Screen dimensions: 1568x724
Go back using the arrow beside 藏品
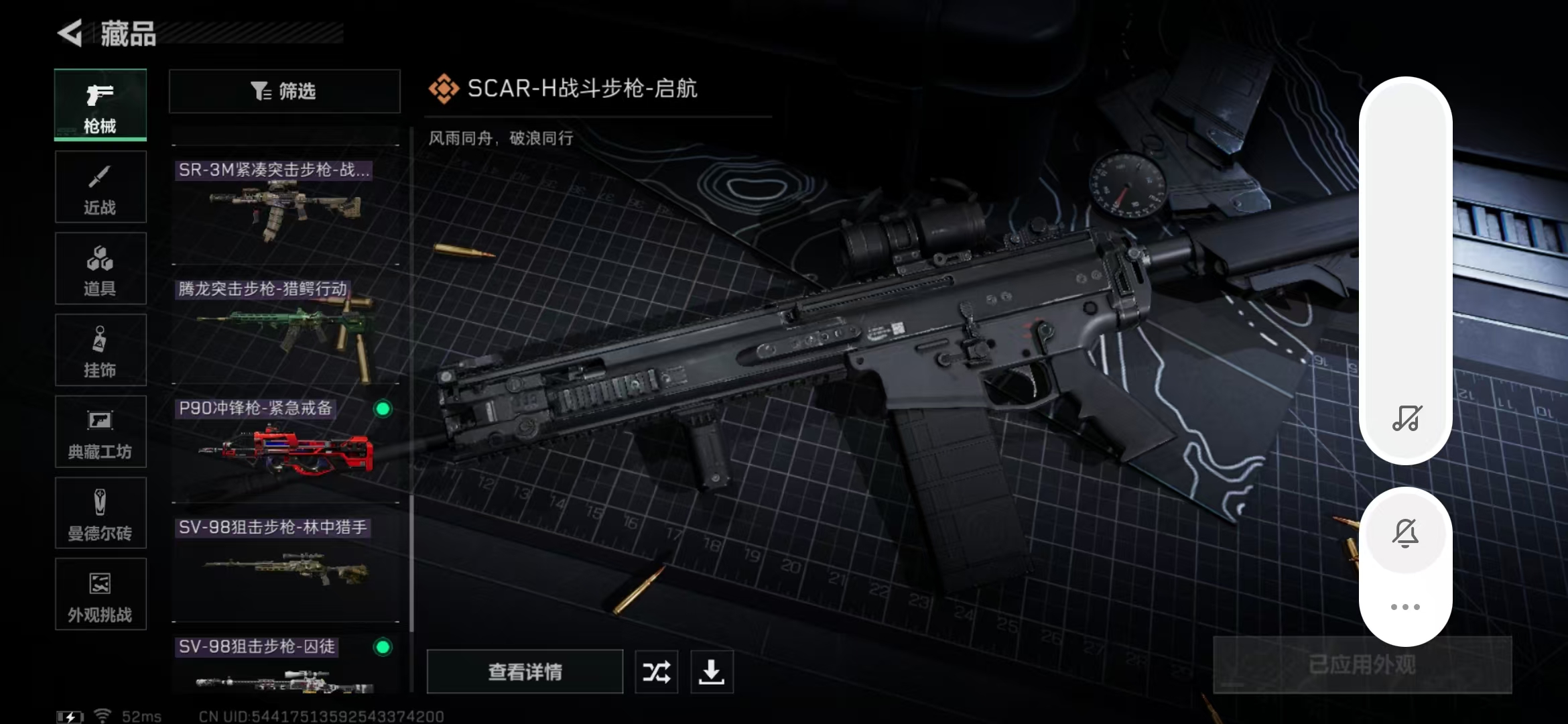click(70, 33)
